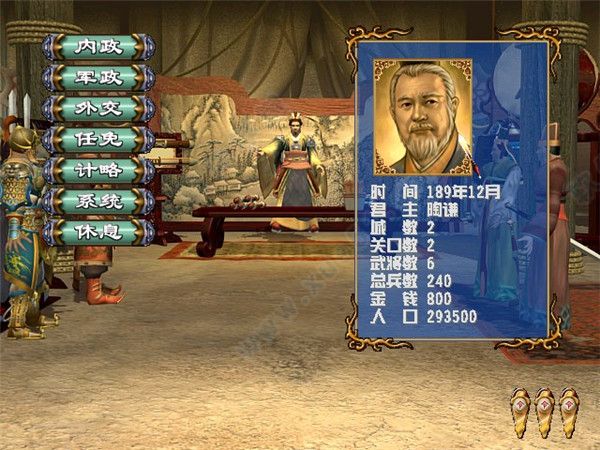This screenshot has height=450, width=600.
Task: Open the 系统 system menu
Action: point(98,201)
